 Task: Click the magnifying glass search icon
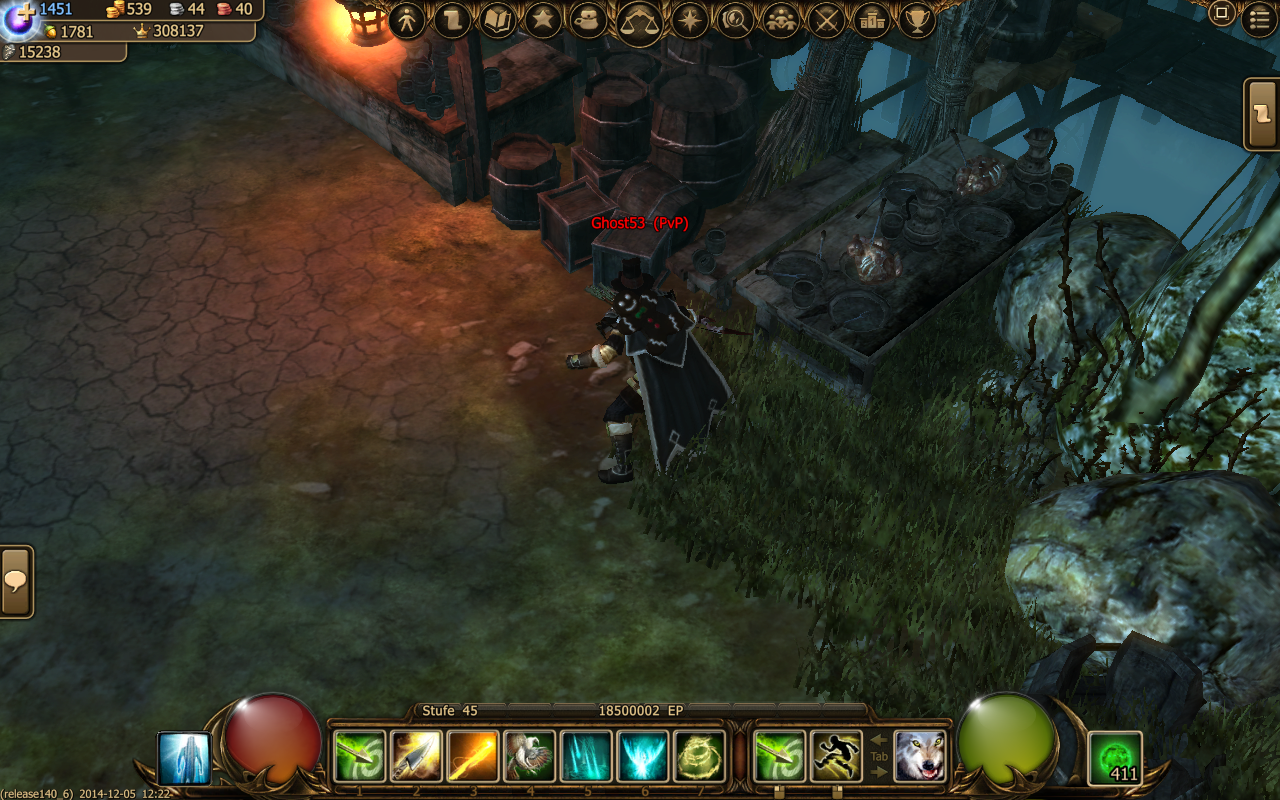tap(735, 19)
